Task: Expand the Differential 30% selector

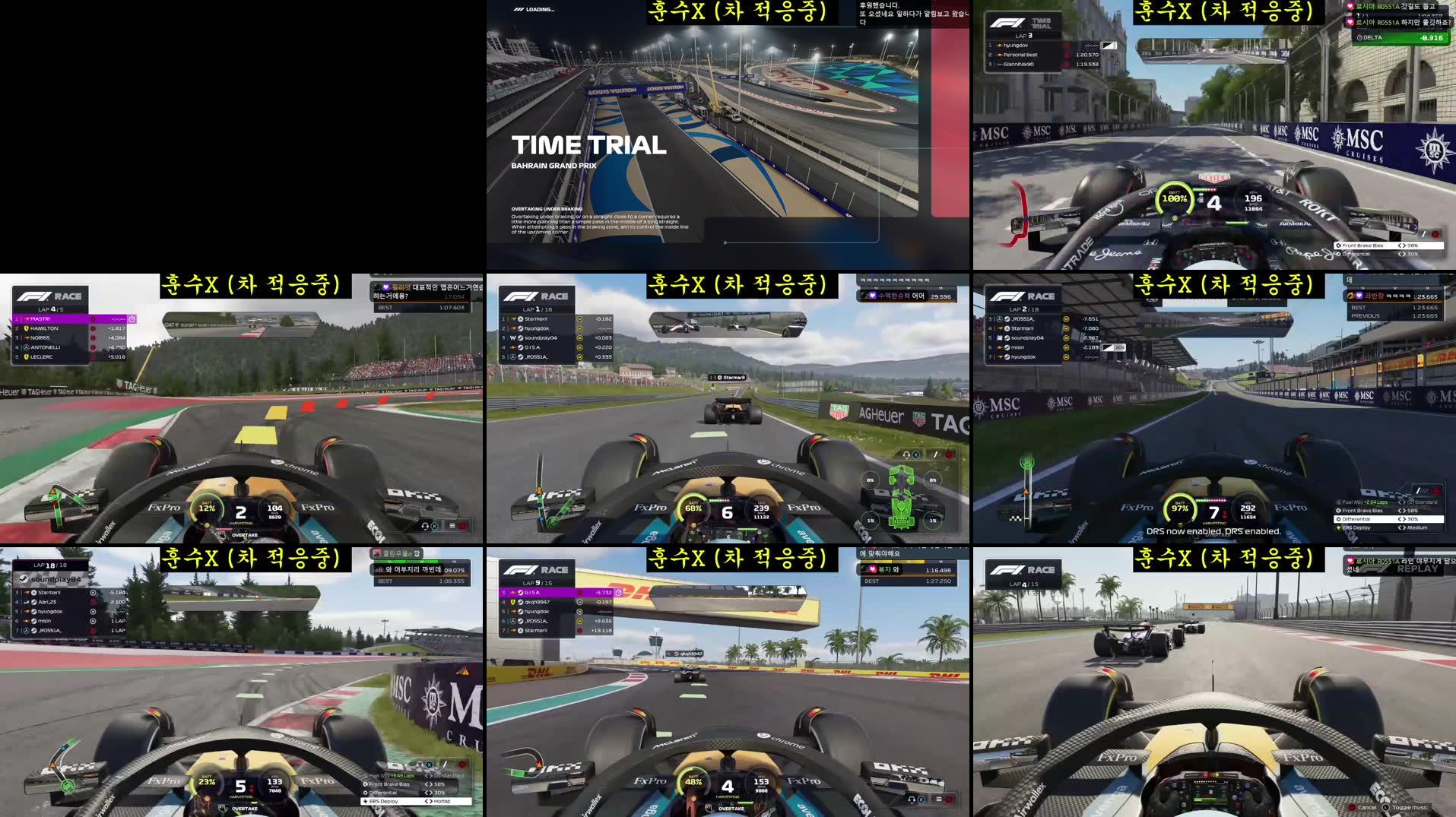Action: tap(1402, 520)
